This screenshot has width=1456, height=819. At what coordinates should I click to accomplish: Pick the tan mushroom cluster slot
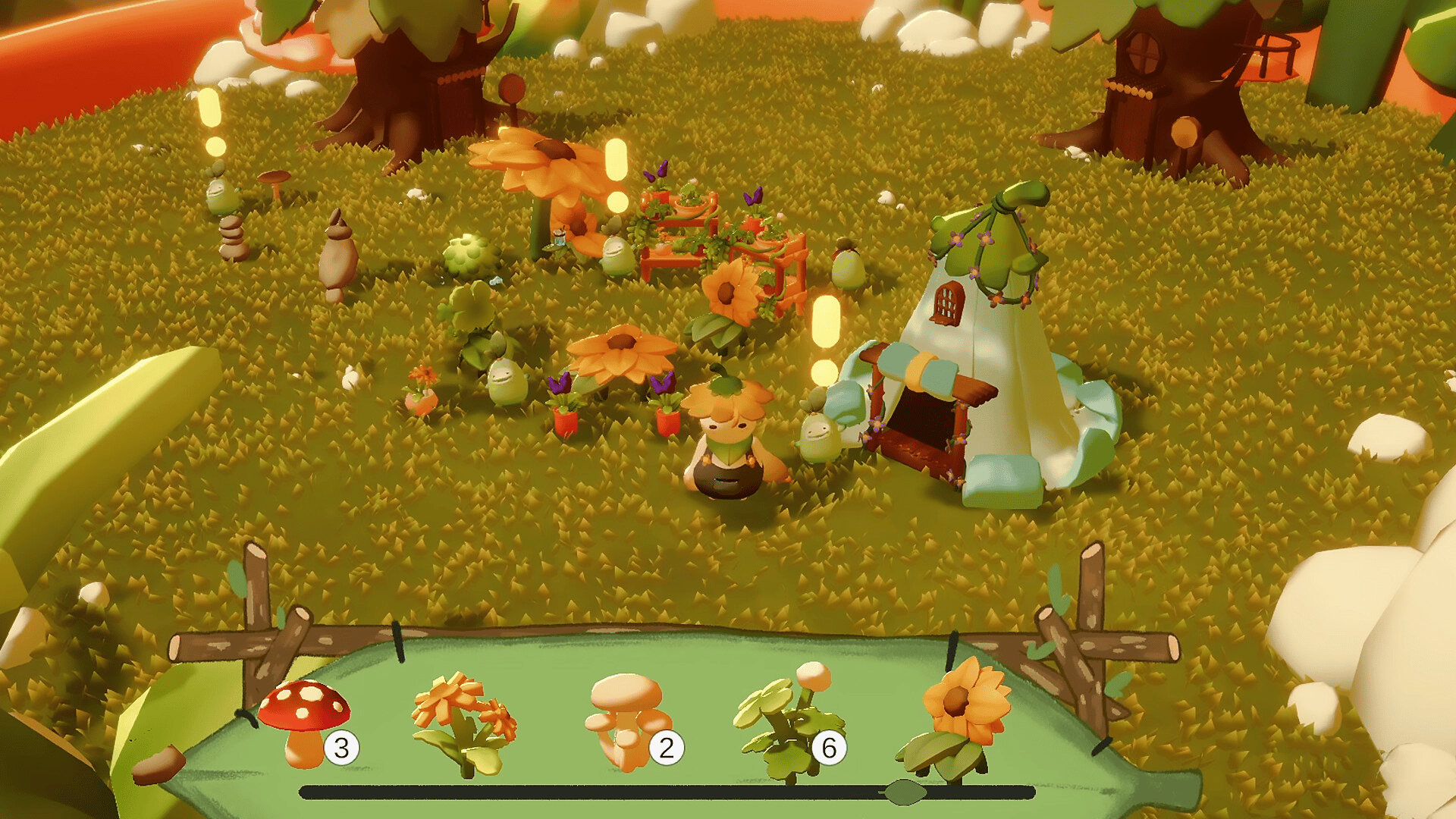(x=628, y=720)
